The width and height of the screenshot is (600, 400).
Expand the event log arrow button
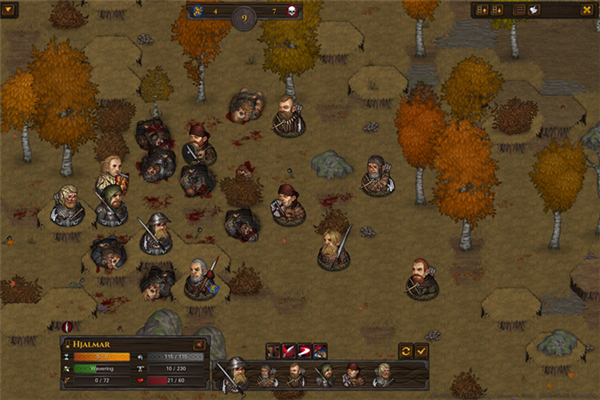pos(10,9)
